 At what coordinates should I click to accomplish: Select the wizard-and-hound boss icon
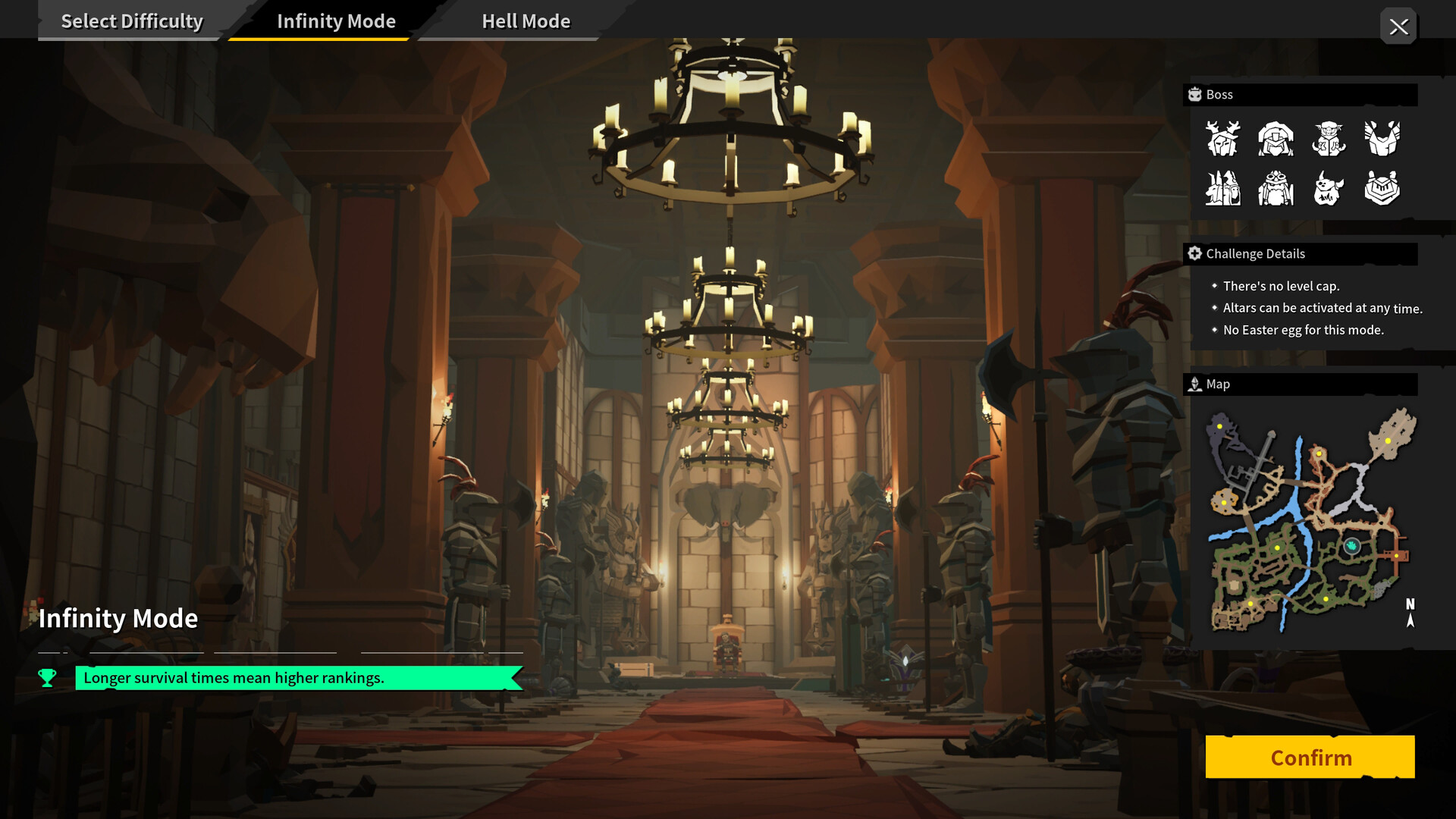click(1222, 188)
